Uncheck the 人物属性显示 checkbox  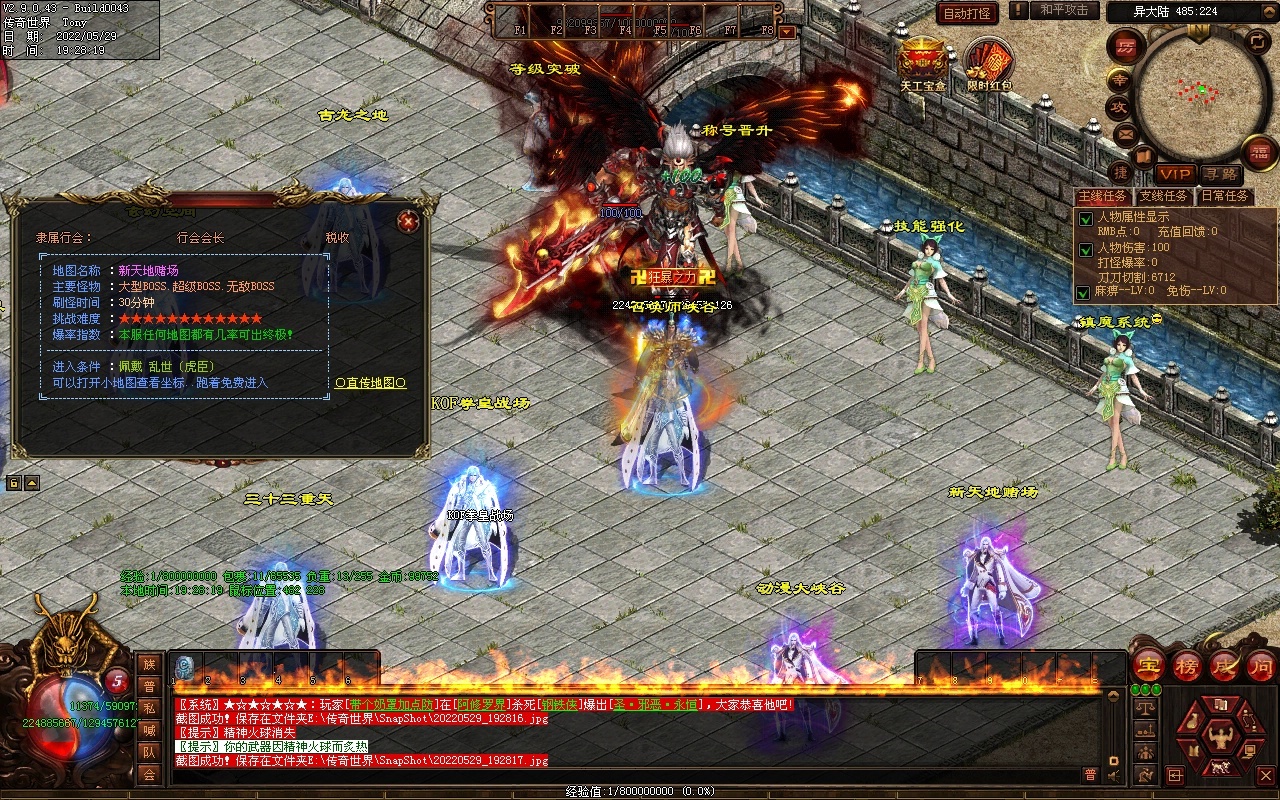(x=1085, y=219)
